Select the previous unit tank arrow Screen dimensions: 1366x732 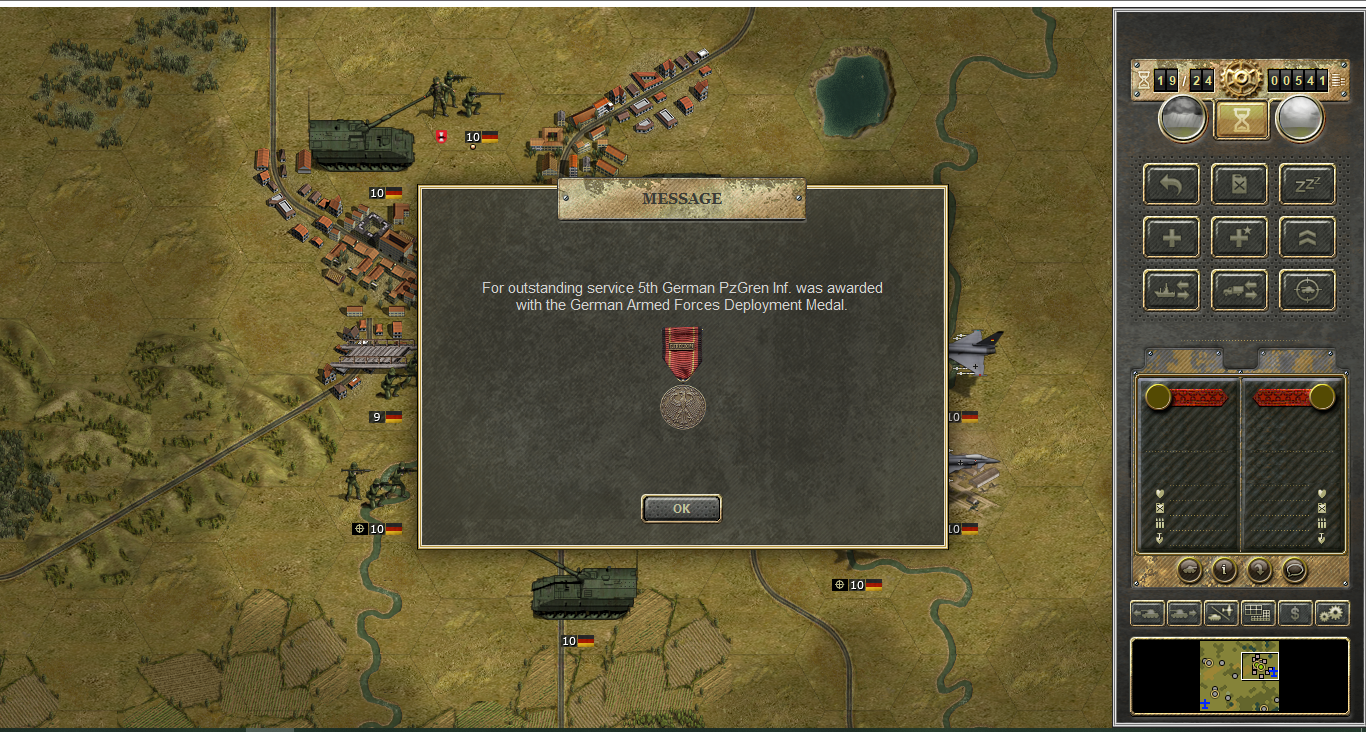(x=1147, y=613)
